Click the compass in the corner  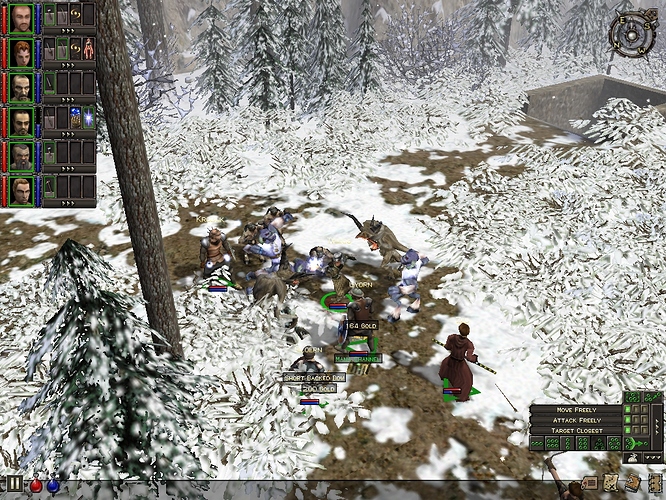[x=630, y=34]
